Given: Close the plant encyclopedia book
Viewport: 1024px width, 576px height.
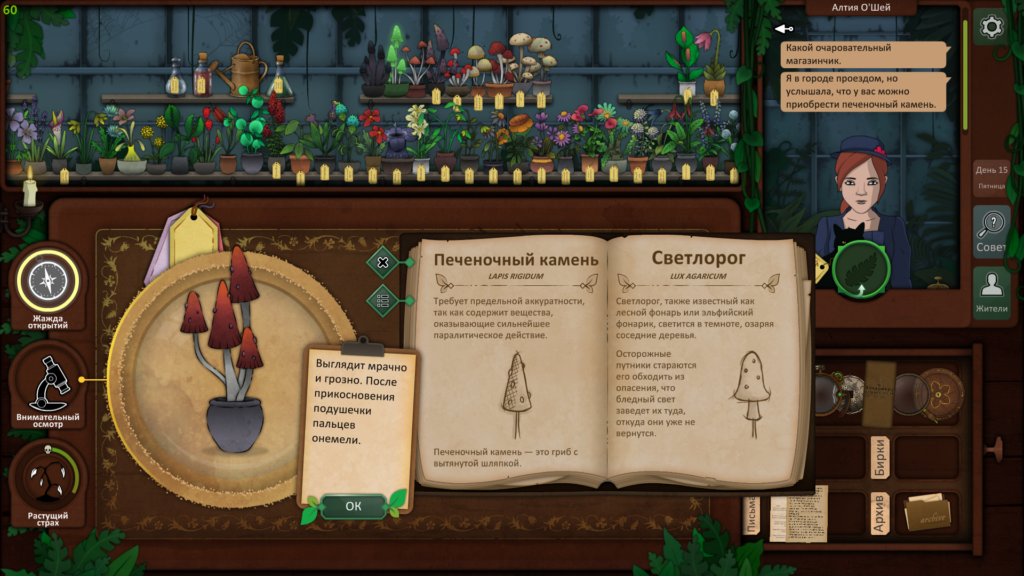Looking at the screenshot, I should (x=382, y=263).
